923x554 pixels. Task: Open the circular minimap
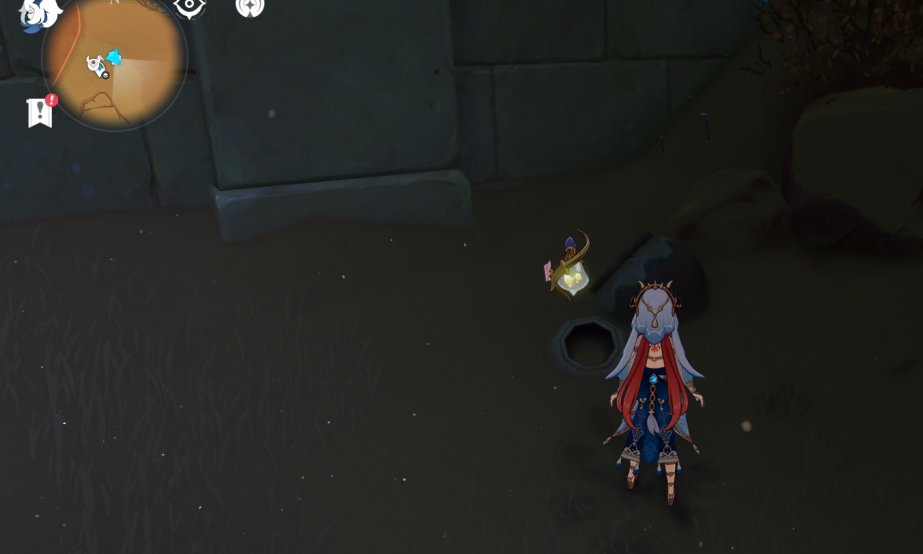click(x=114, y=60)
